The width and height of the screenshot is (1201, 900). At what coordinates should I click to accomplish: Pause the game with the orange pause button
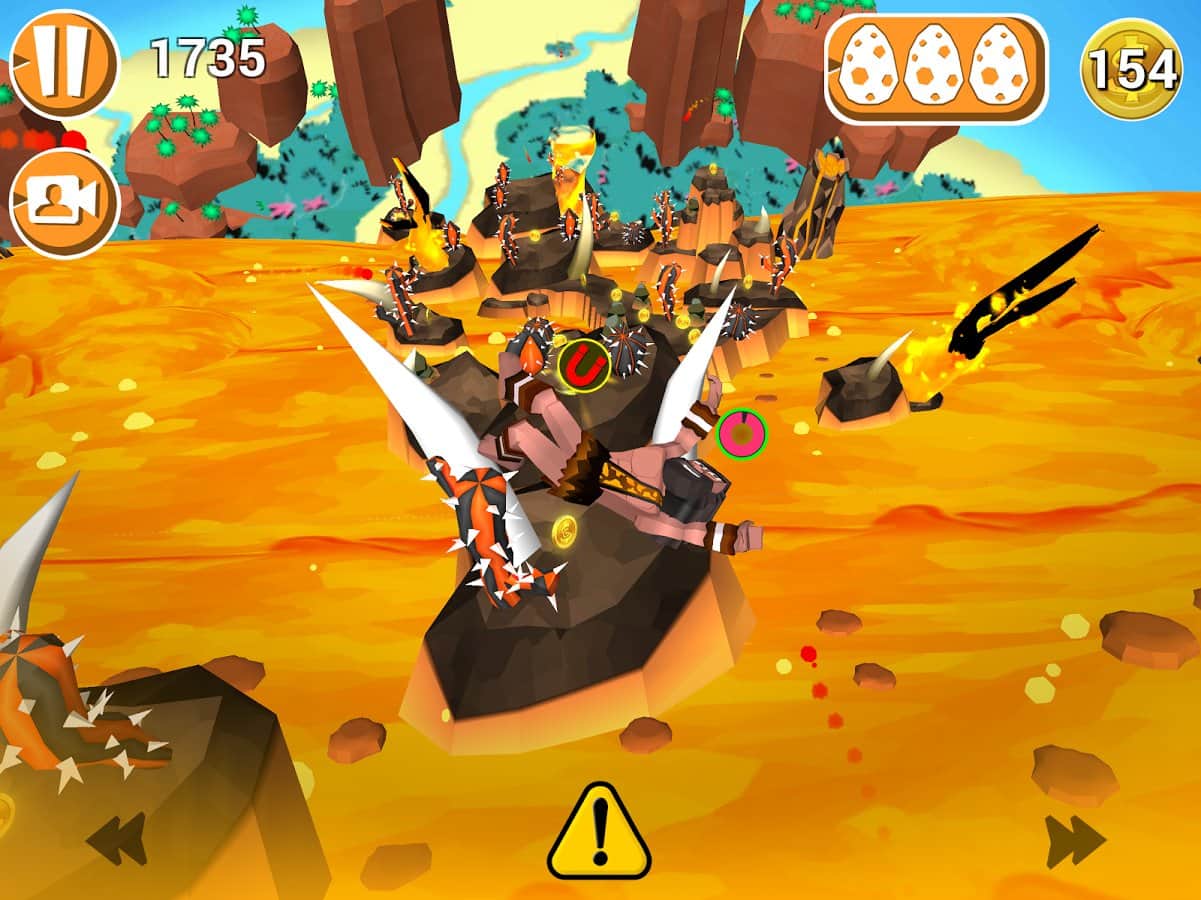pyautogui.click(x=63, y=64)
